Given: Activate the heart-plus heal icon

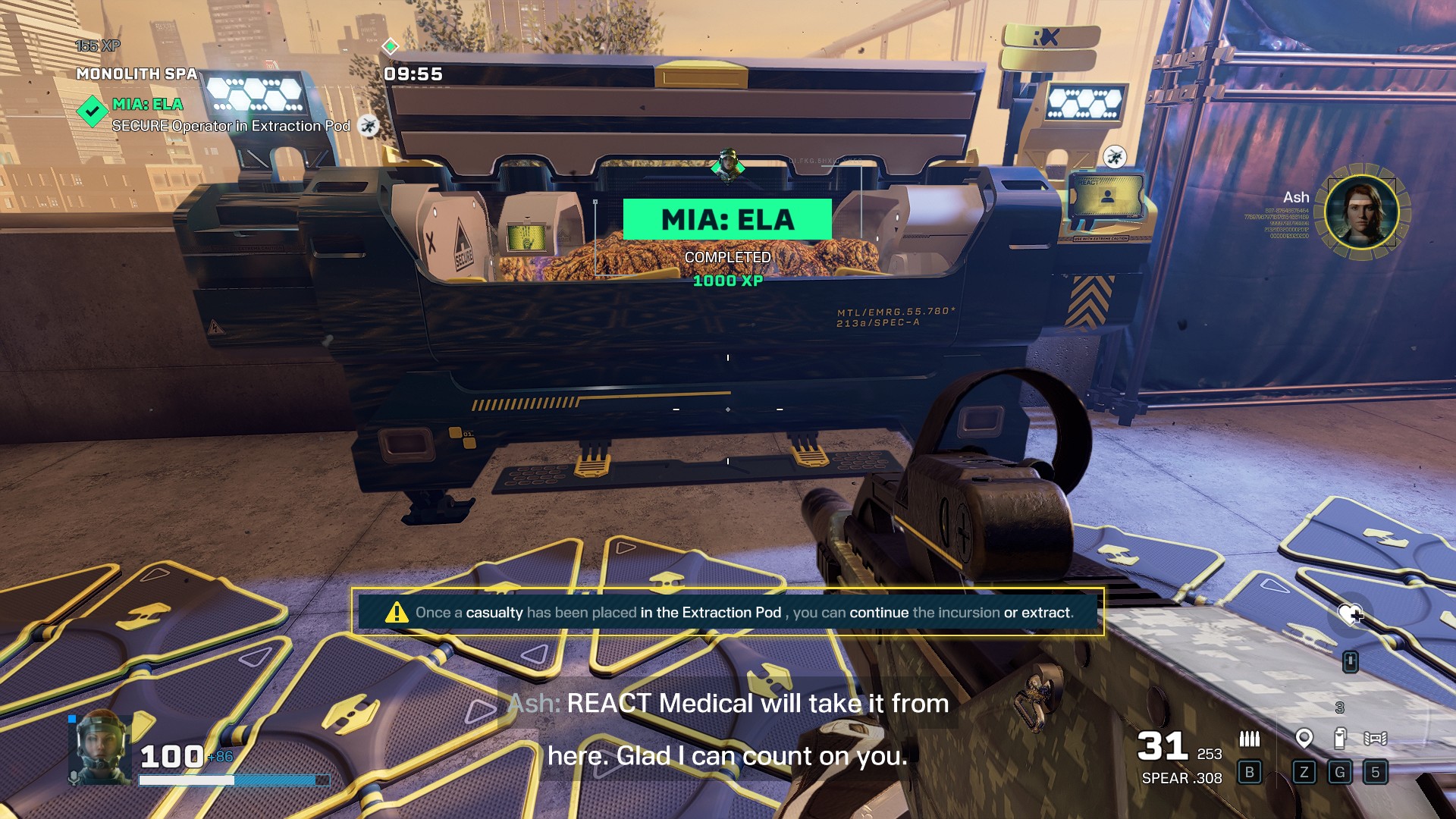Looking at the screenshot, I should pos(1350,614).
